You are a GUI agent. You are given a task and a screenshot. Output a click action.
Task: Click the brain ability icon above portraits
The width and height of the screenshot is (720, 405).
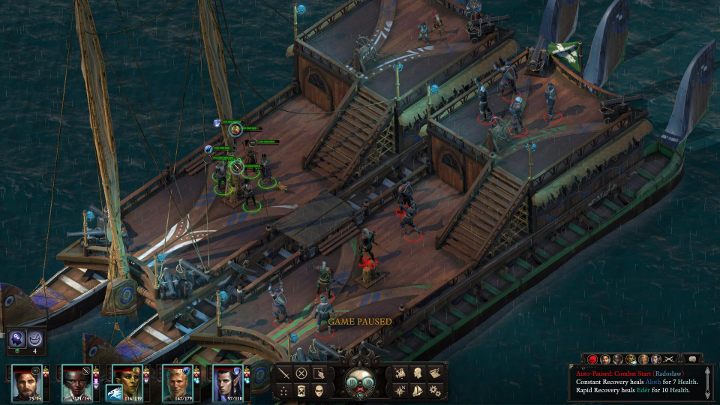tap(17, 340)
